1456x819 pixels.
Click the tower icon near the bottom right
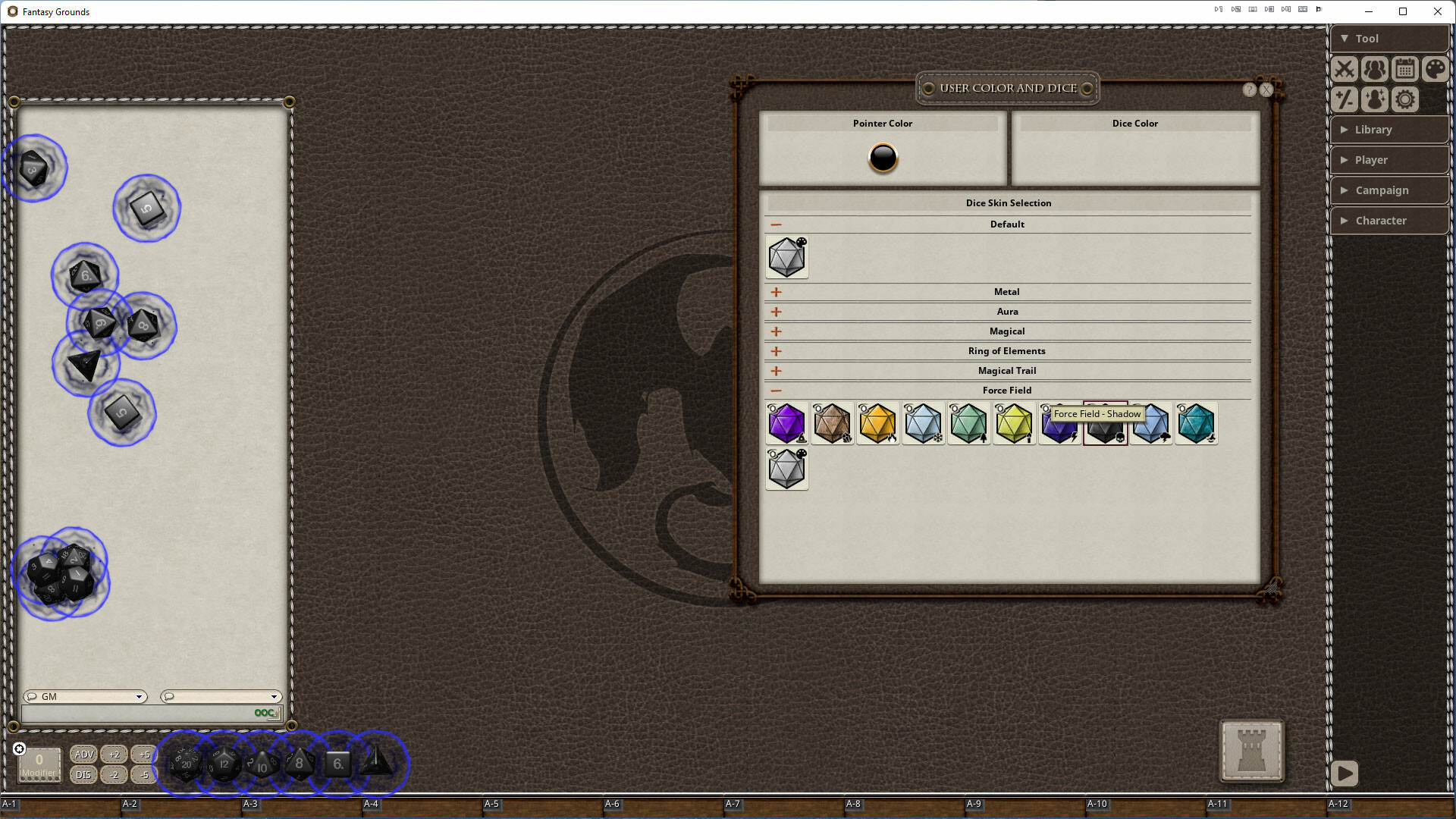[1251, 752]
